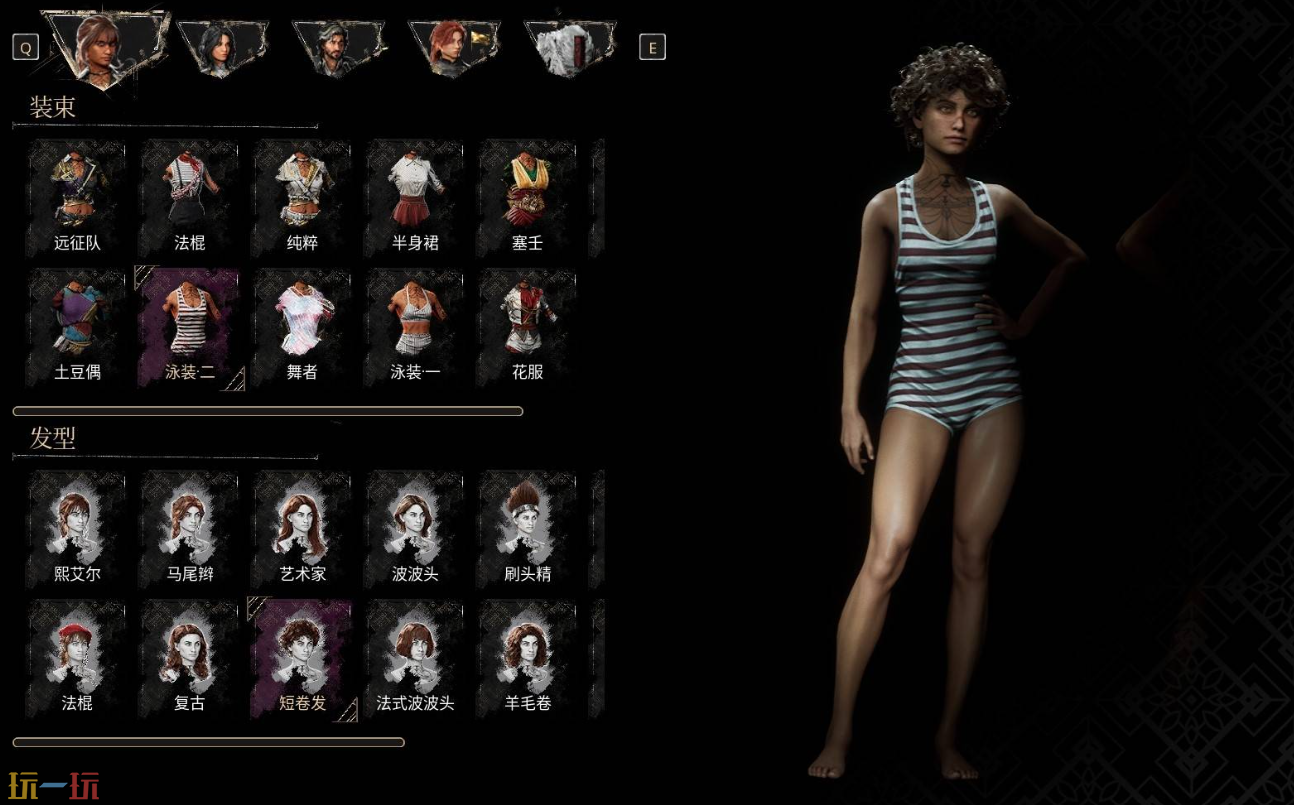This screenshot has width=1294, height=805.
Task: Apply the 波波头 bob hairstyle
Action: coord(415,529)
